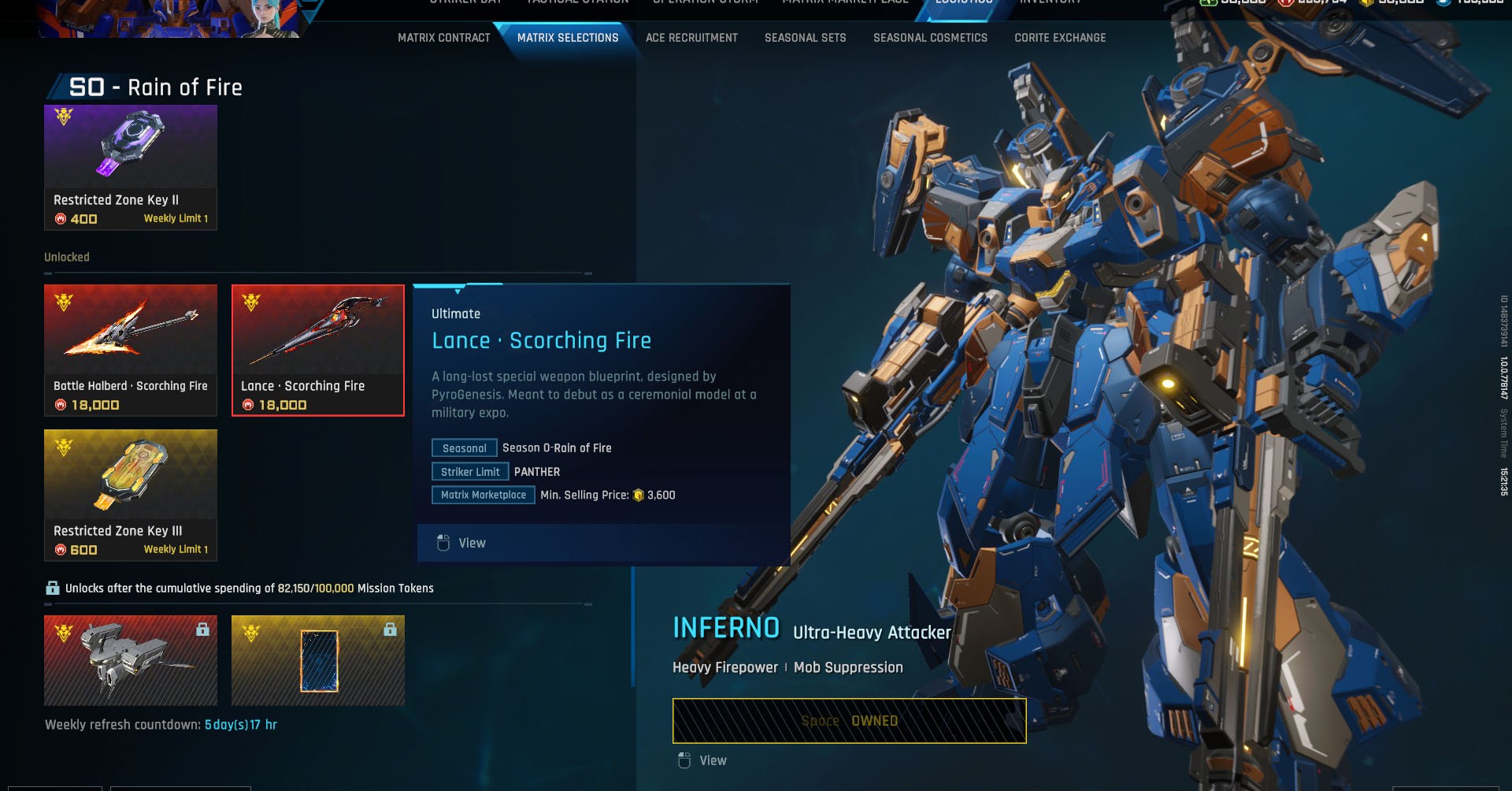Click the OWNED progress bar for INFERNO
The width and height of the screenshot is (1512, 791).
point(849,719)
